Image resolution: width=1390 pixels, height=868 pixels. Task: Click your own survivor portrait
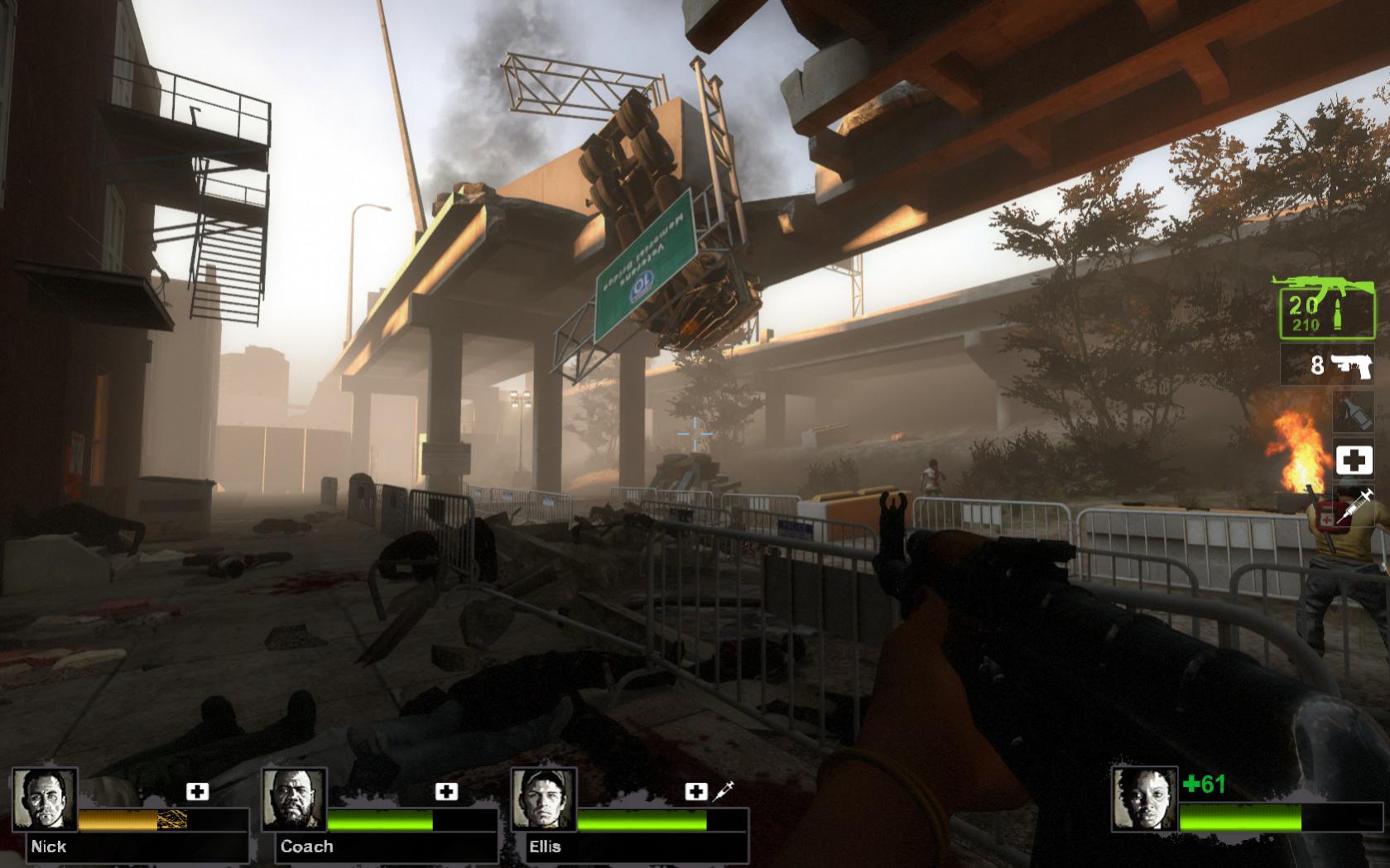tap(1144, 799)
